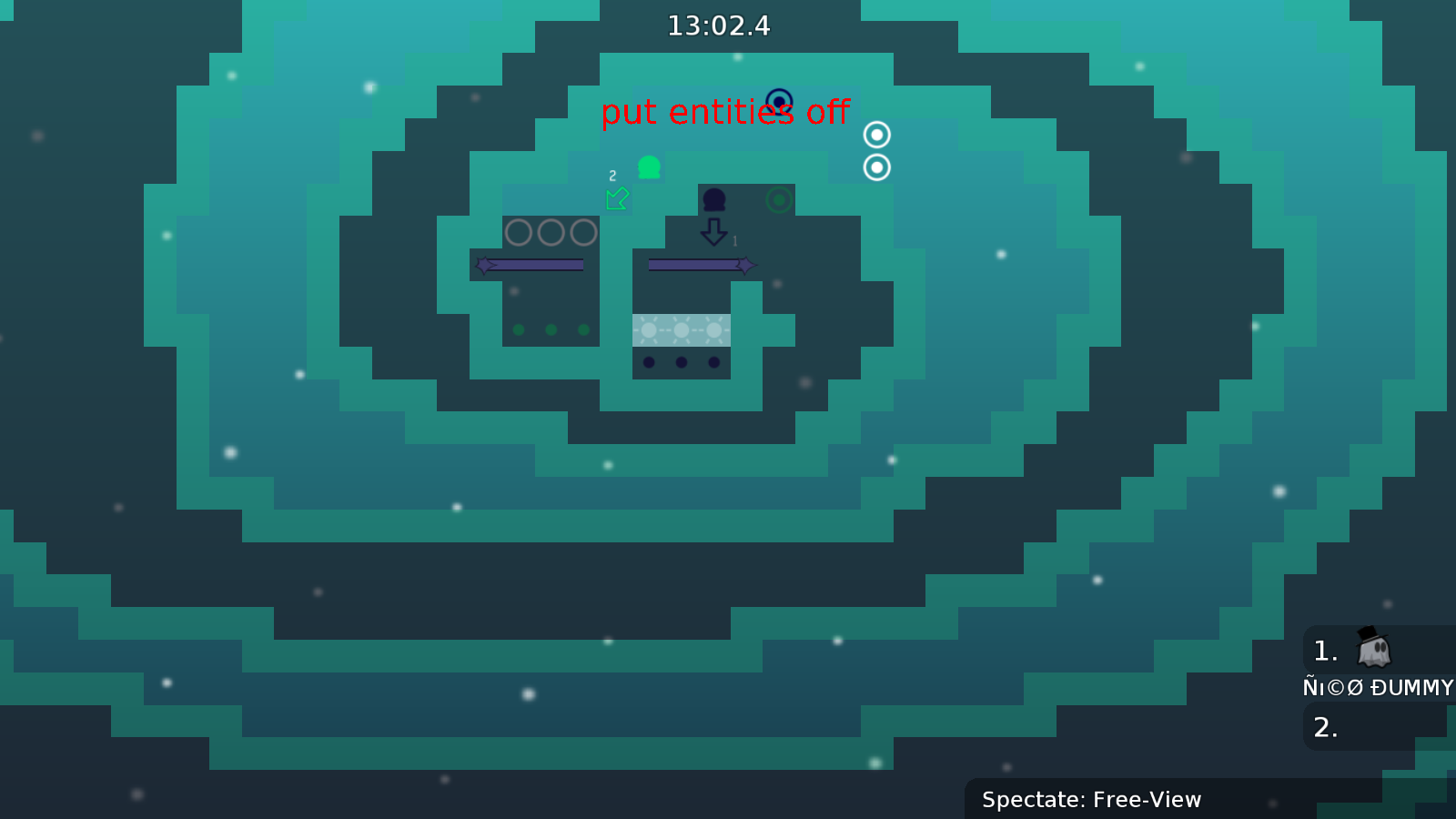Toggle the left green switch dot
Image resolution: width=1456 pixels, height=819 pixels.
coord(519,329)
